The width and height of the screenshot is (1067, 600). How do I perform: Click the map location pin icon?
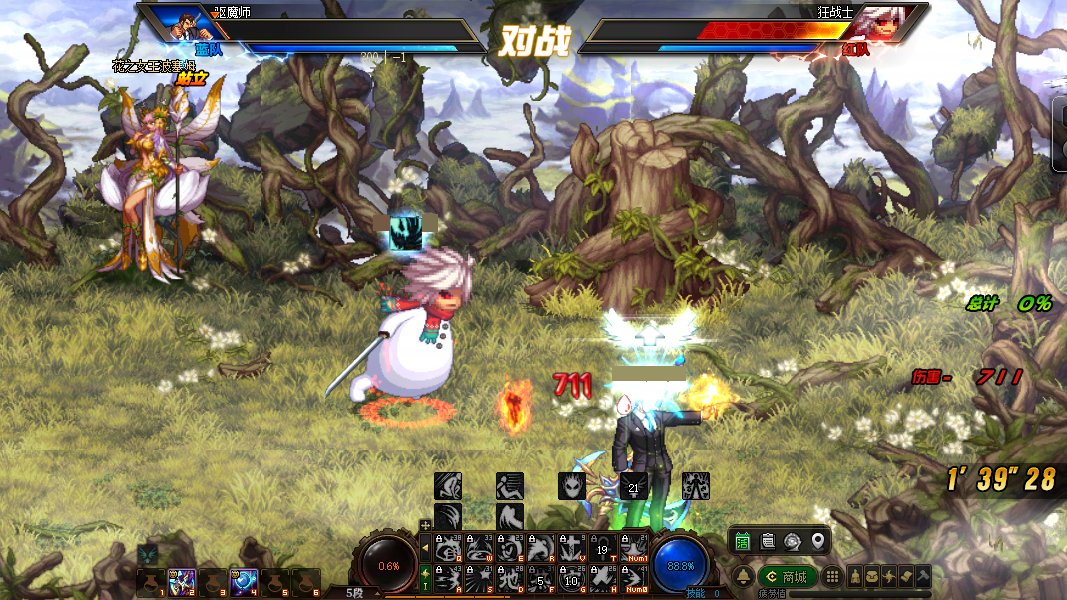(817, 541)
